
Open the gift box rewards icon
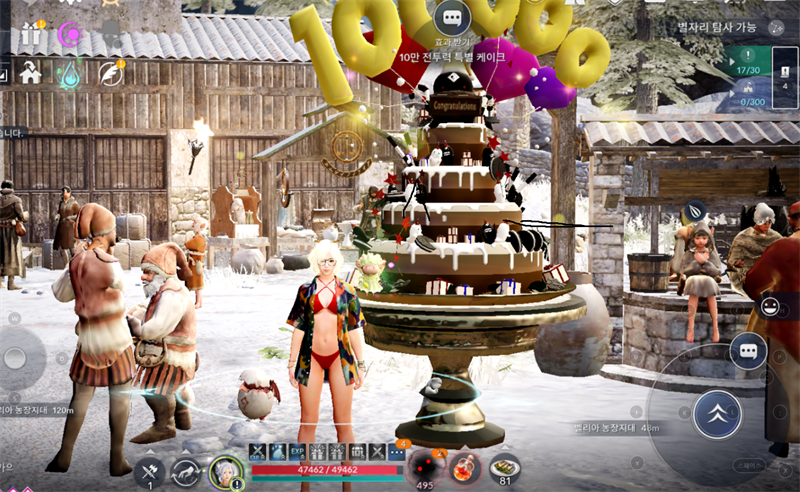[30, 35]
